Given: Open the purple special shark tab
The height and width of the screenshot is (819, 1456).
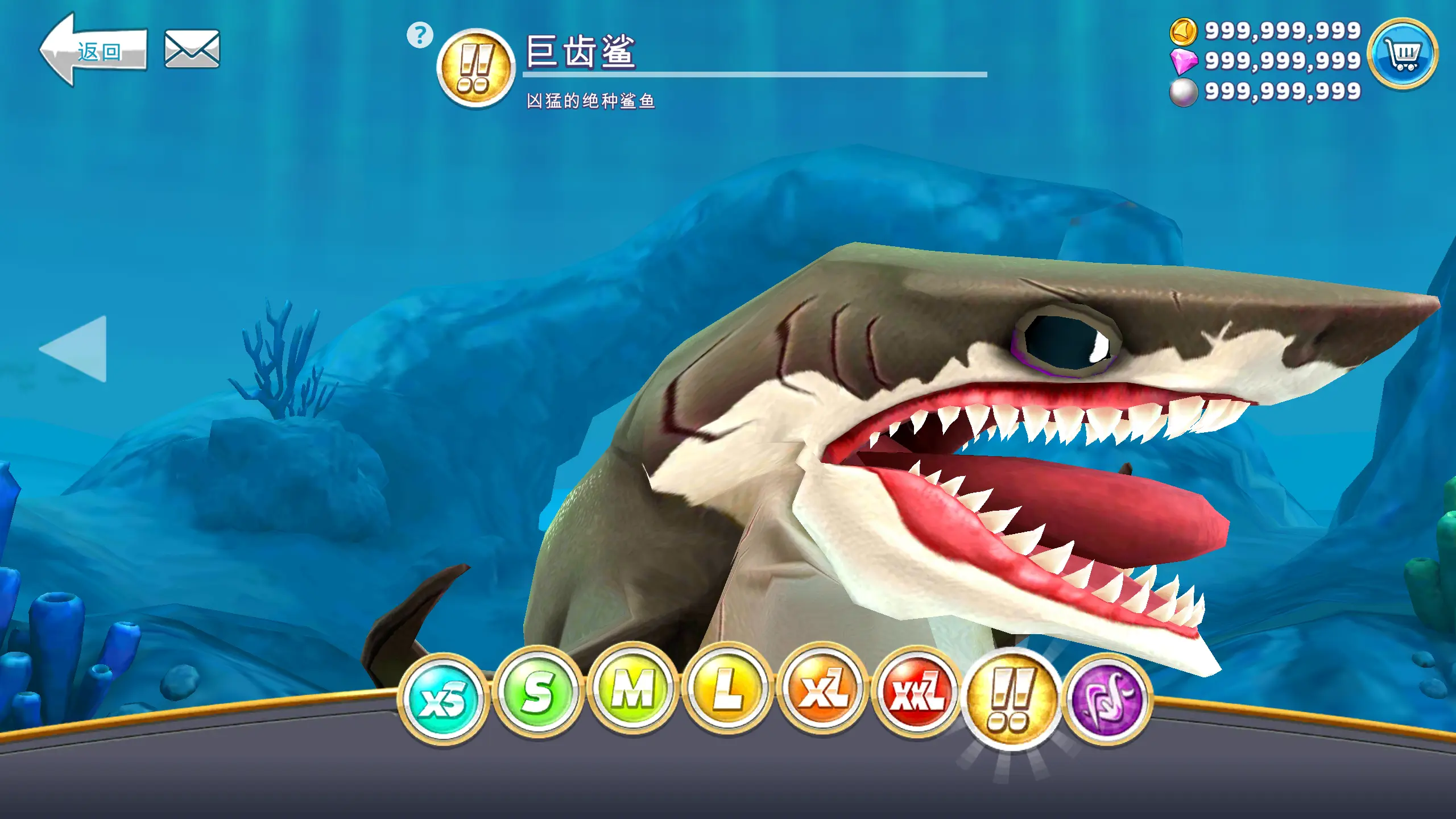Looking at the screenshot, I should click(x=1107, y=700).
